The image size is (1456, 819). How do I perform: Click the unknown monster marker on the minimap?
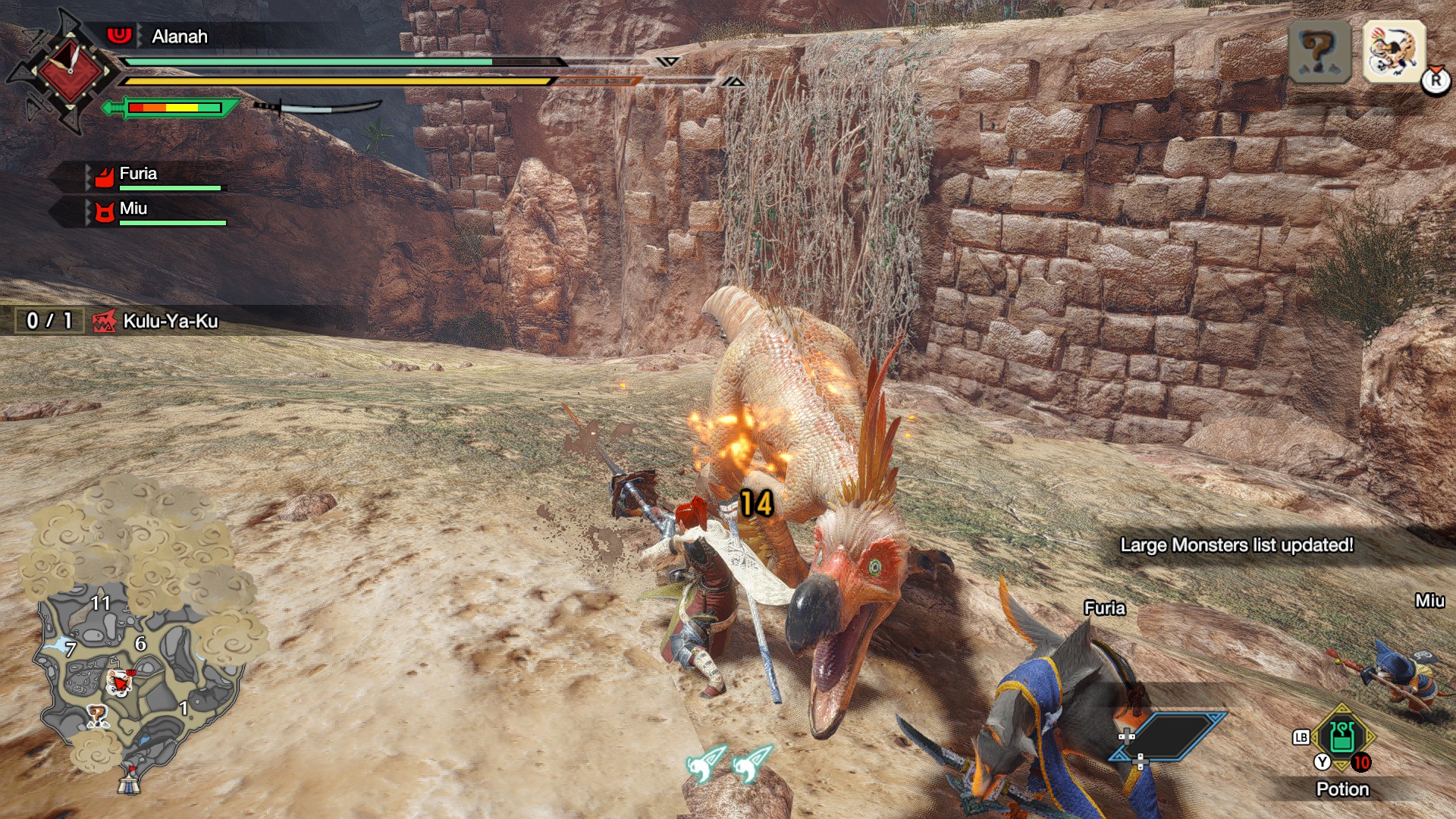pos(97,715)
